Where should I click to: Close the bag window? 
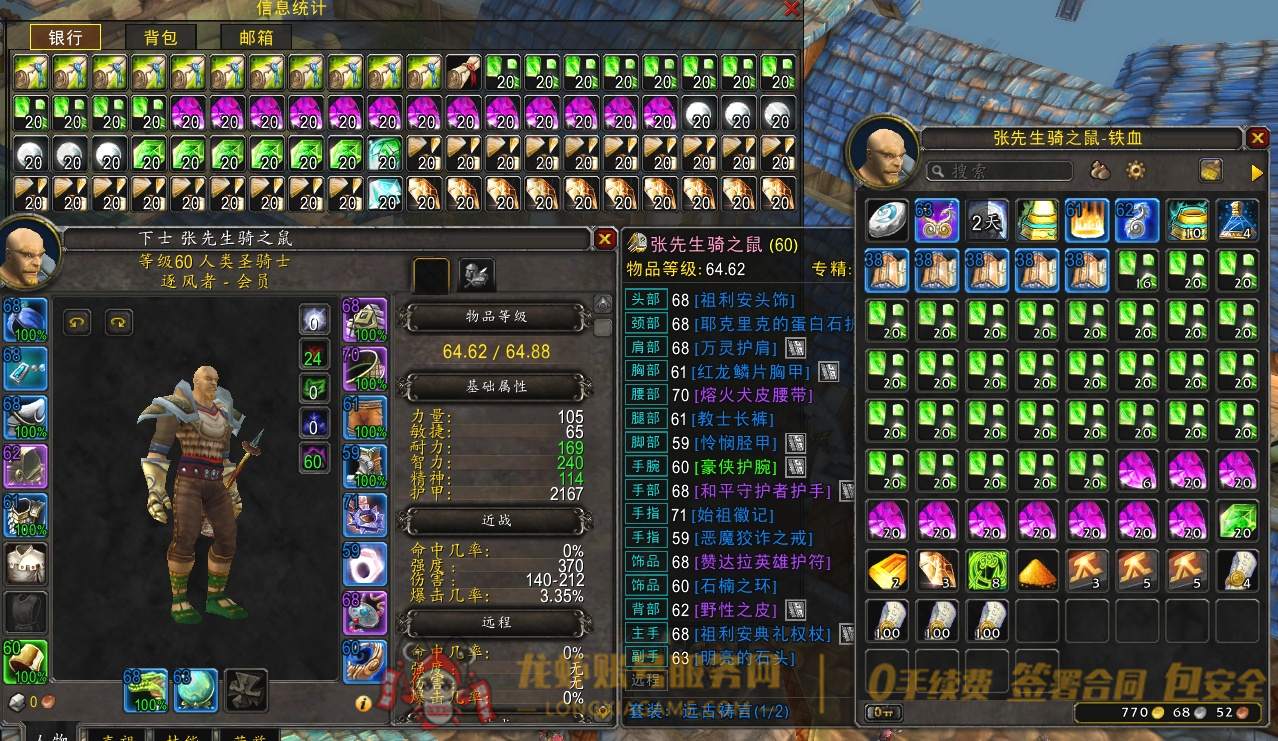[x=1257, y=138]
